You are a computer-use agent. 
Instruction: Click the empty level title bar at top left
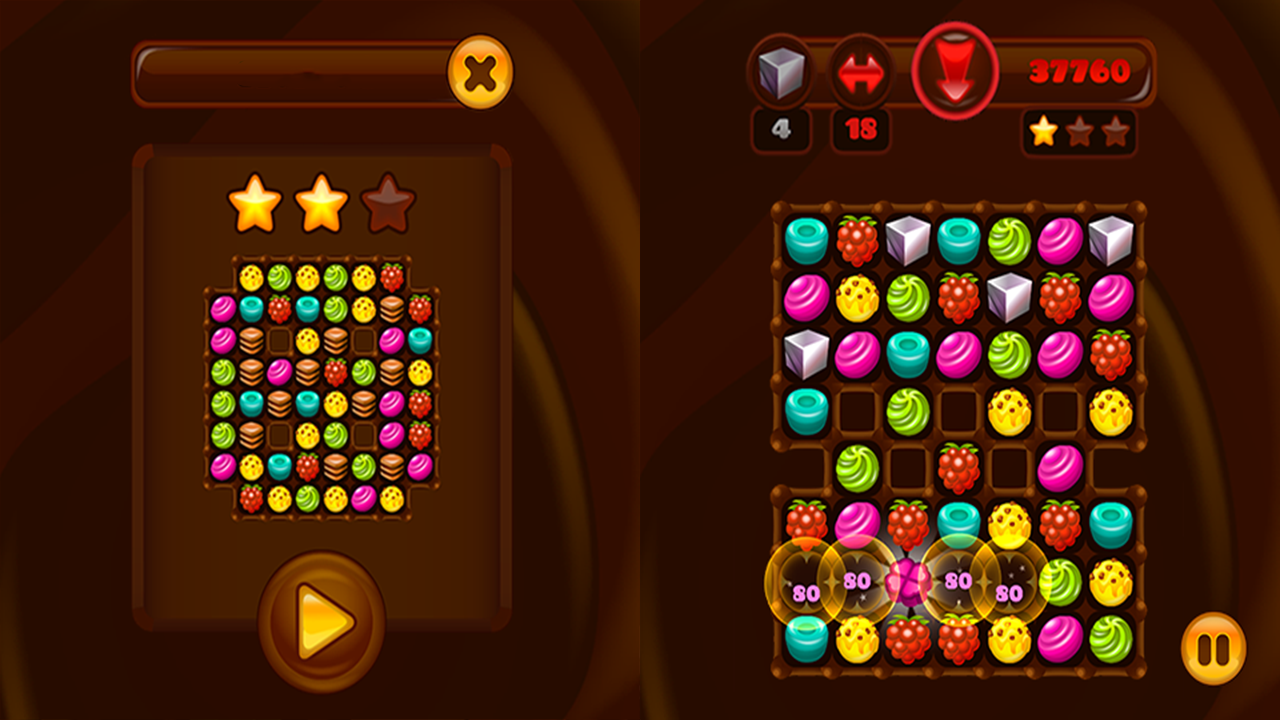tap(290, 72)
